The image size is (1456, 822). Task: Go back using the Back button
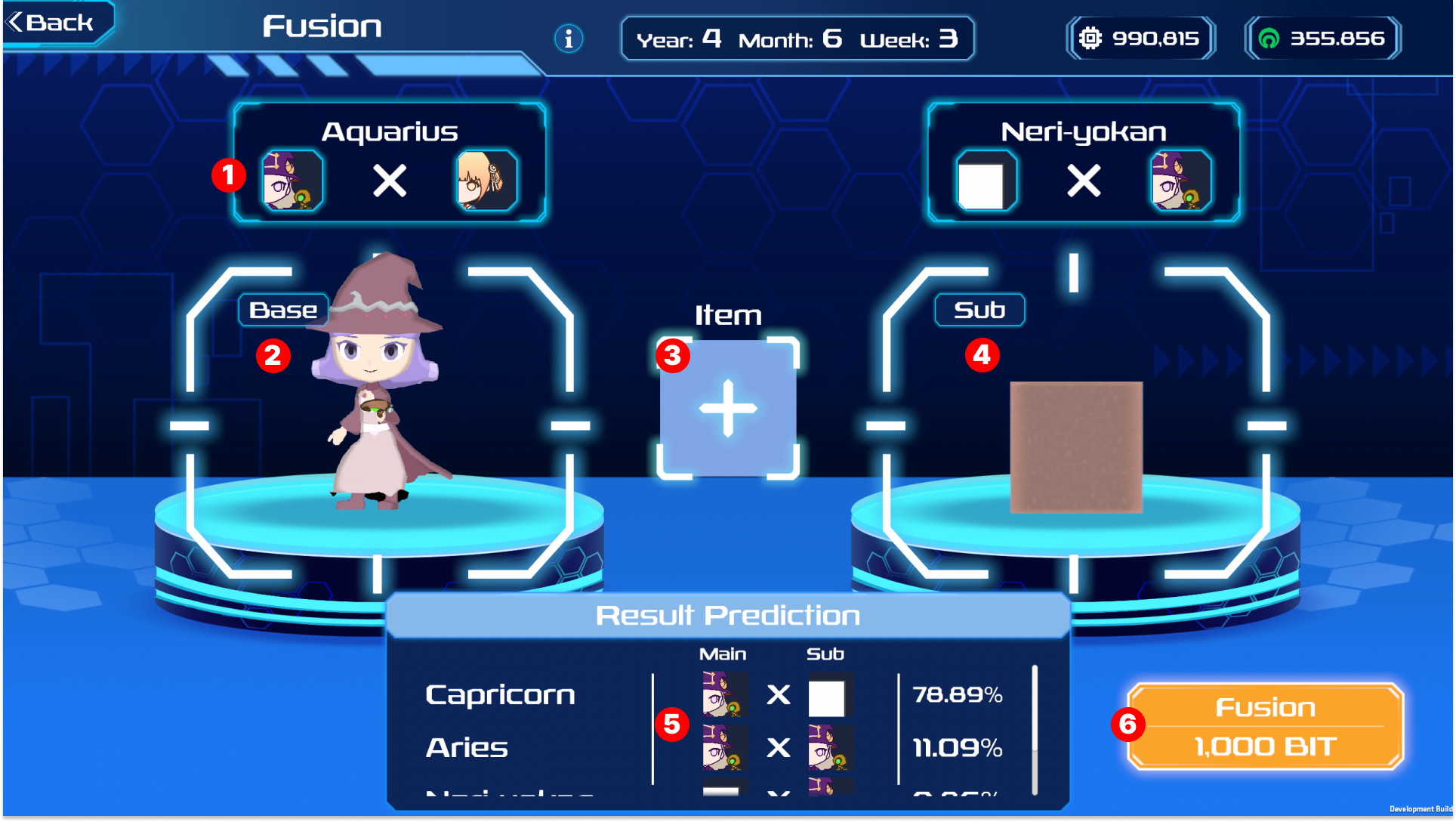click(53, 23)
